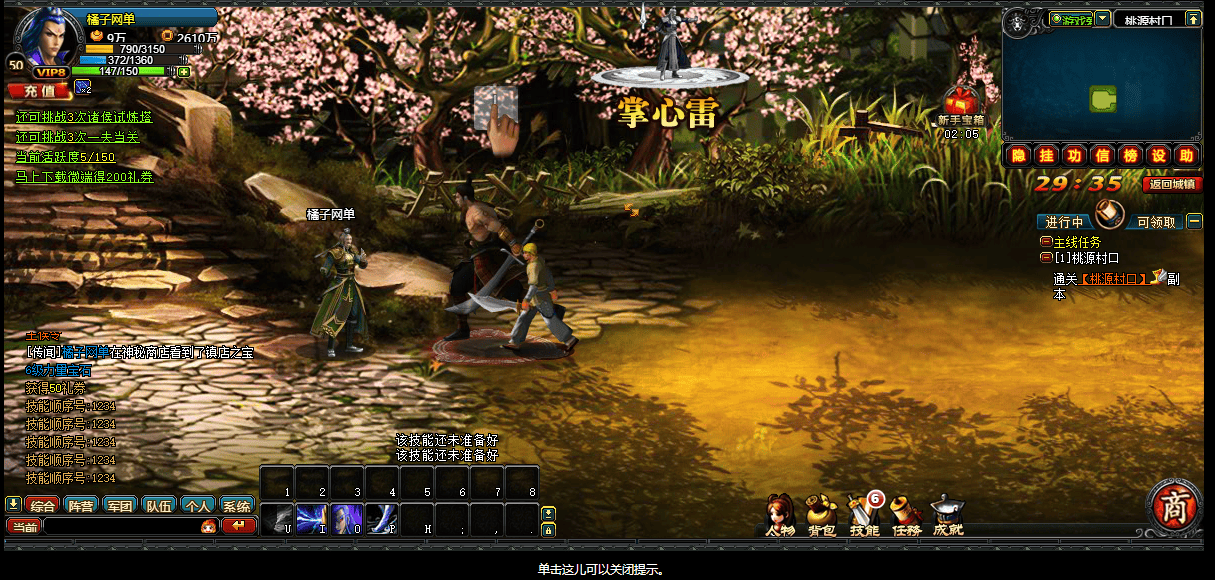Select the 阵营 chat channel tab
The image size is (1215, 580).
[x=82, y=506]
